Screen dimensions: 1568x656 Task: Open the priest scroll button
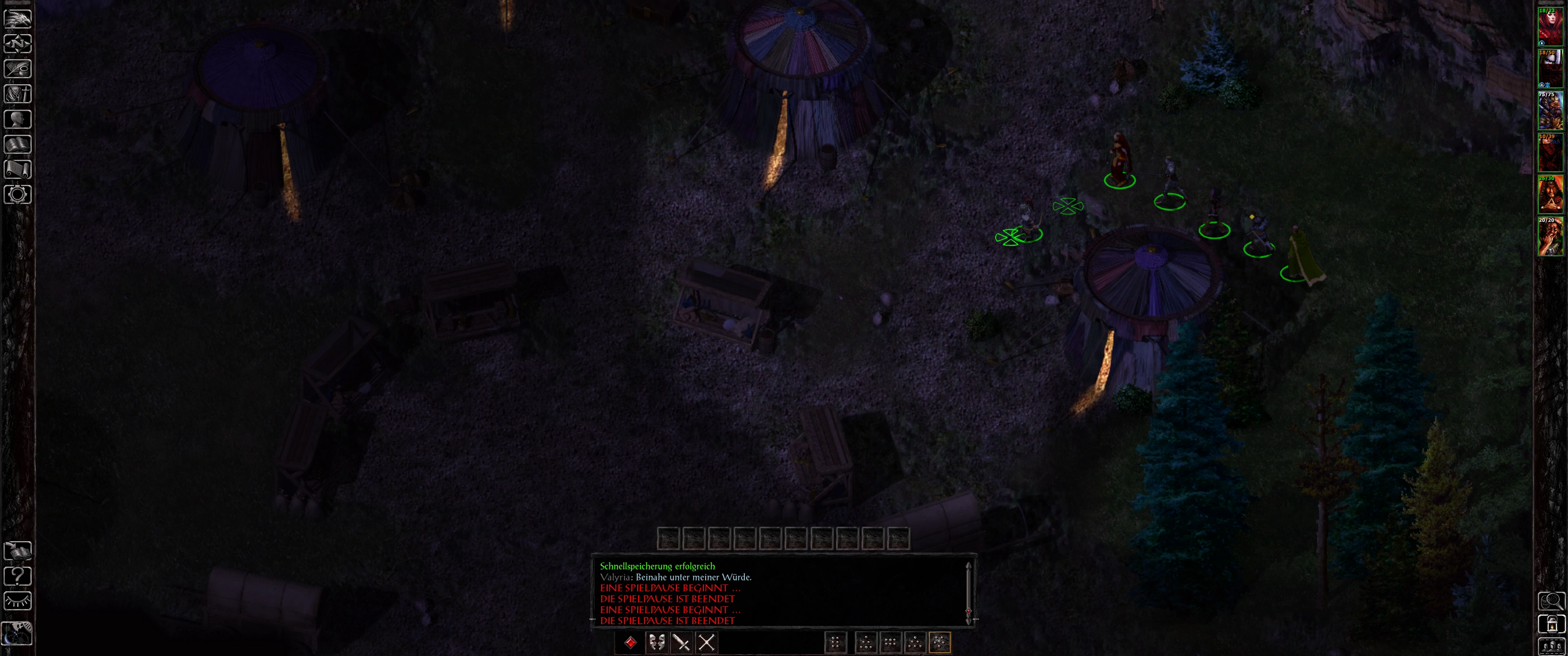[18, 169]
